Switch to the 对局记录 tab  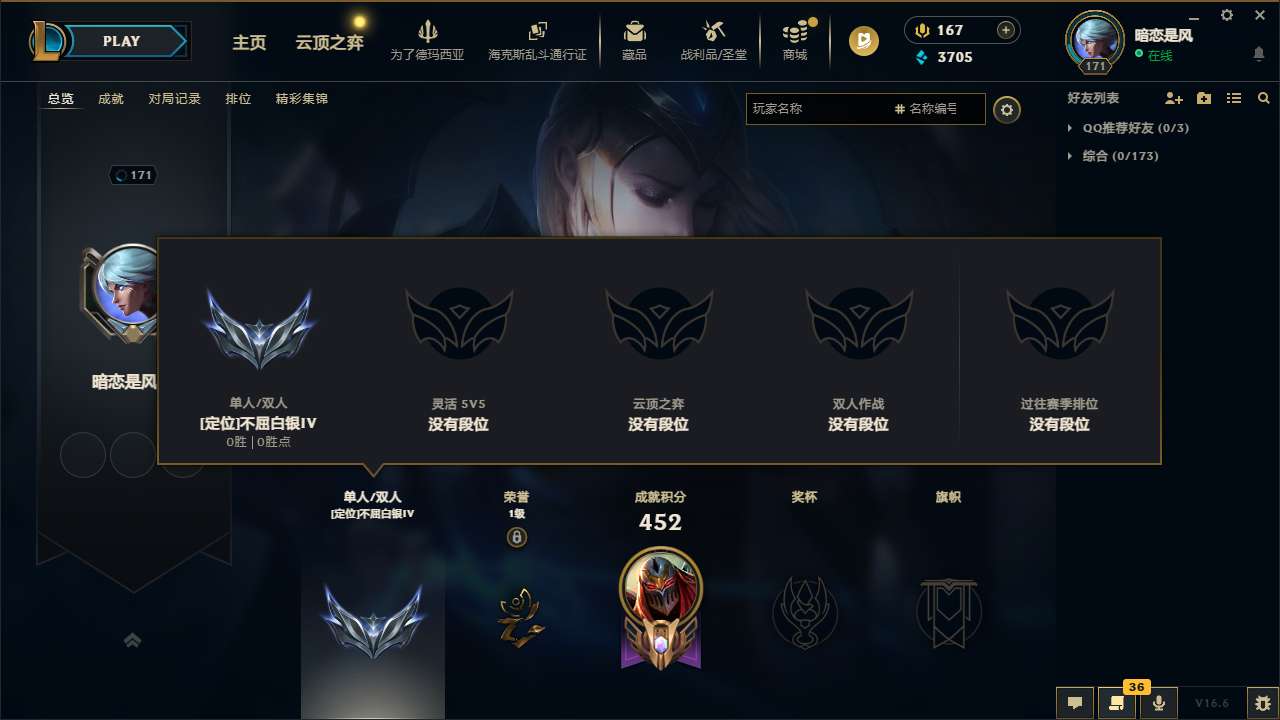175,98
